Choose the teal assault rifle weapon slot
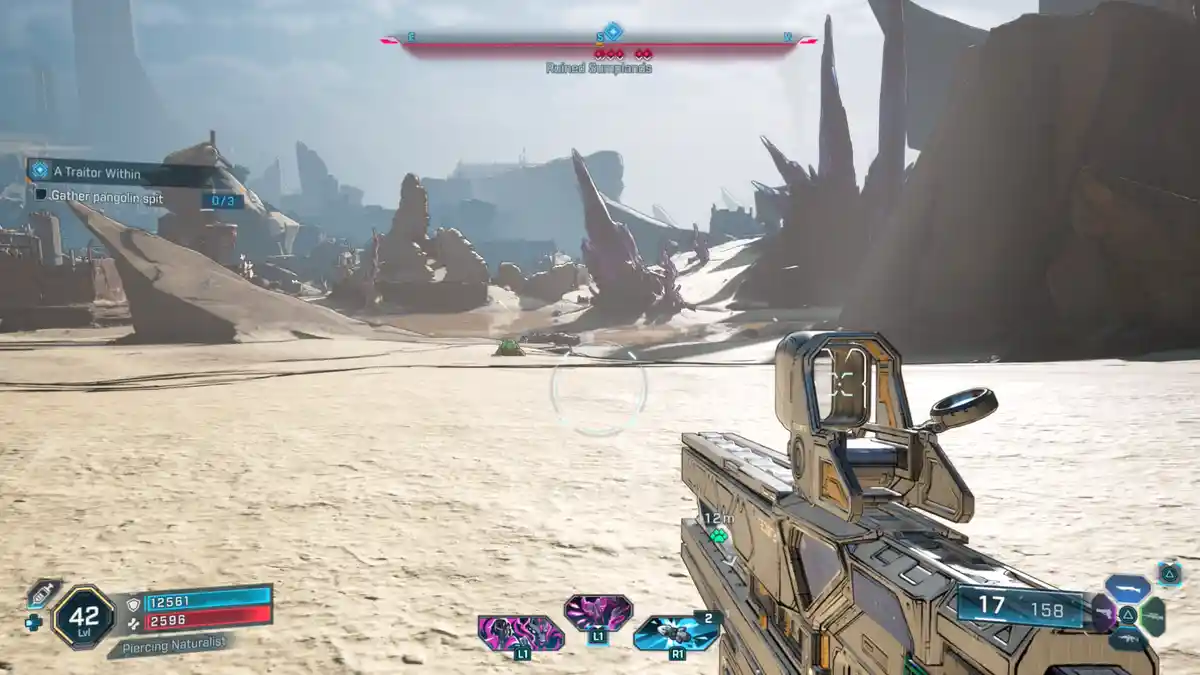The image size is (1200, 675). [1128, 640]
